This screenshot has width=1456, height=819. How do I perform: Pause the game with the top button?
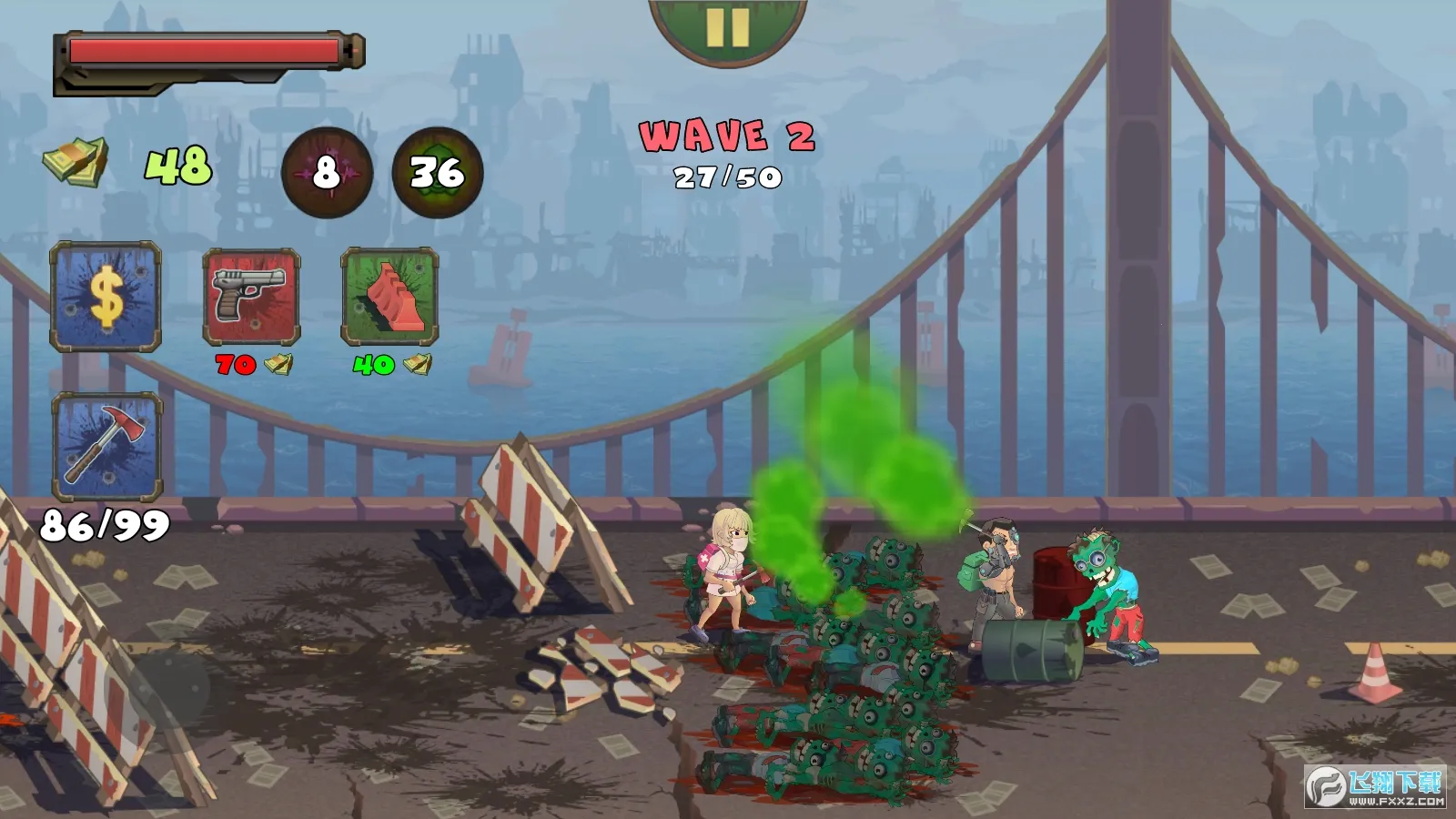tap(727, 27)
